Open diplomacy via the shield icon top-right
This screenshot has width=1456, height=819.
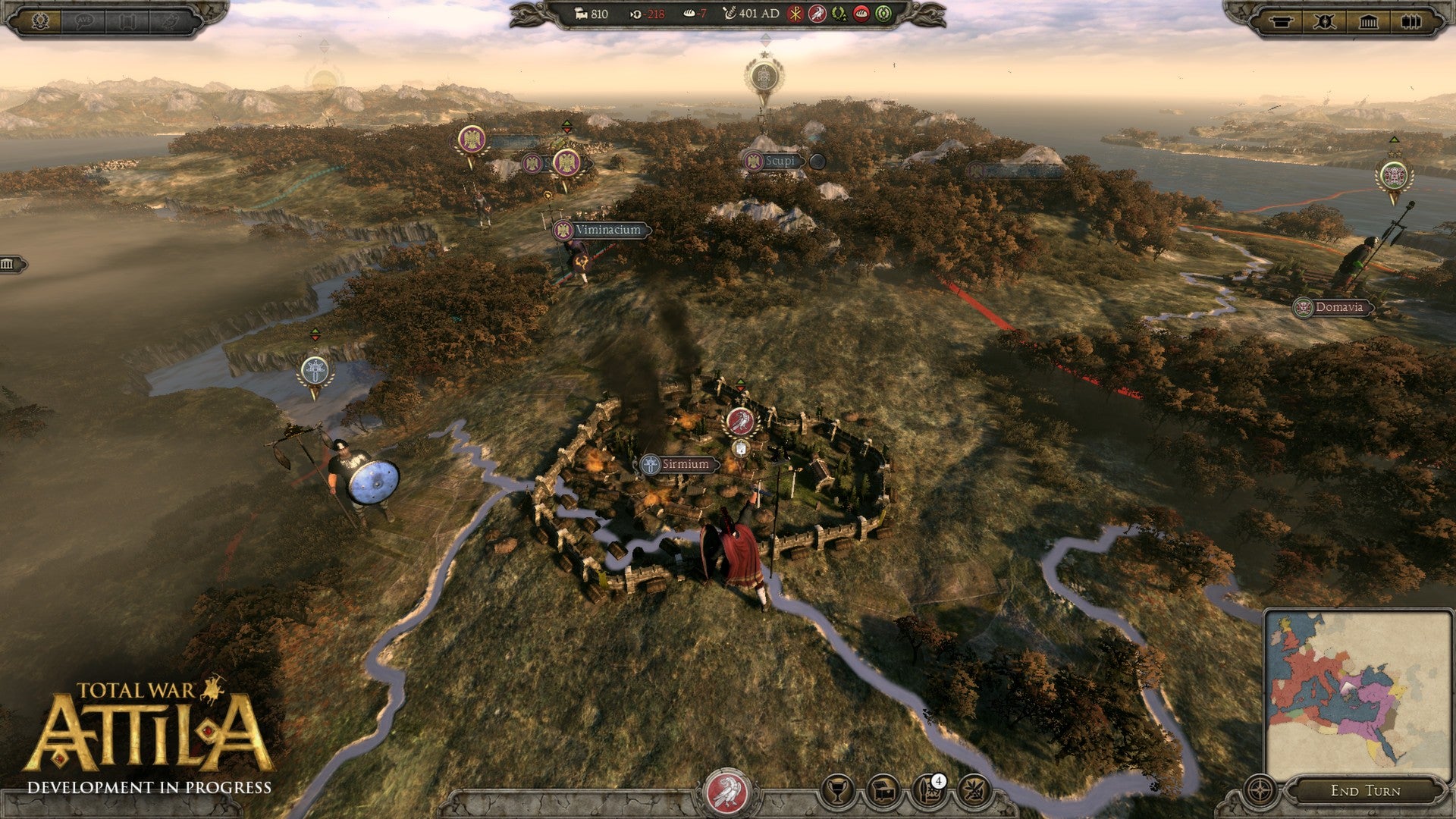tap(1325, 22)
